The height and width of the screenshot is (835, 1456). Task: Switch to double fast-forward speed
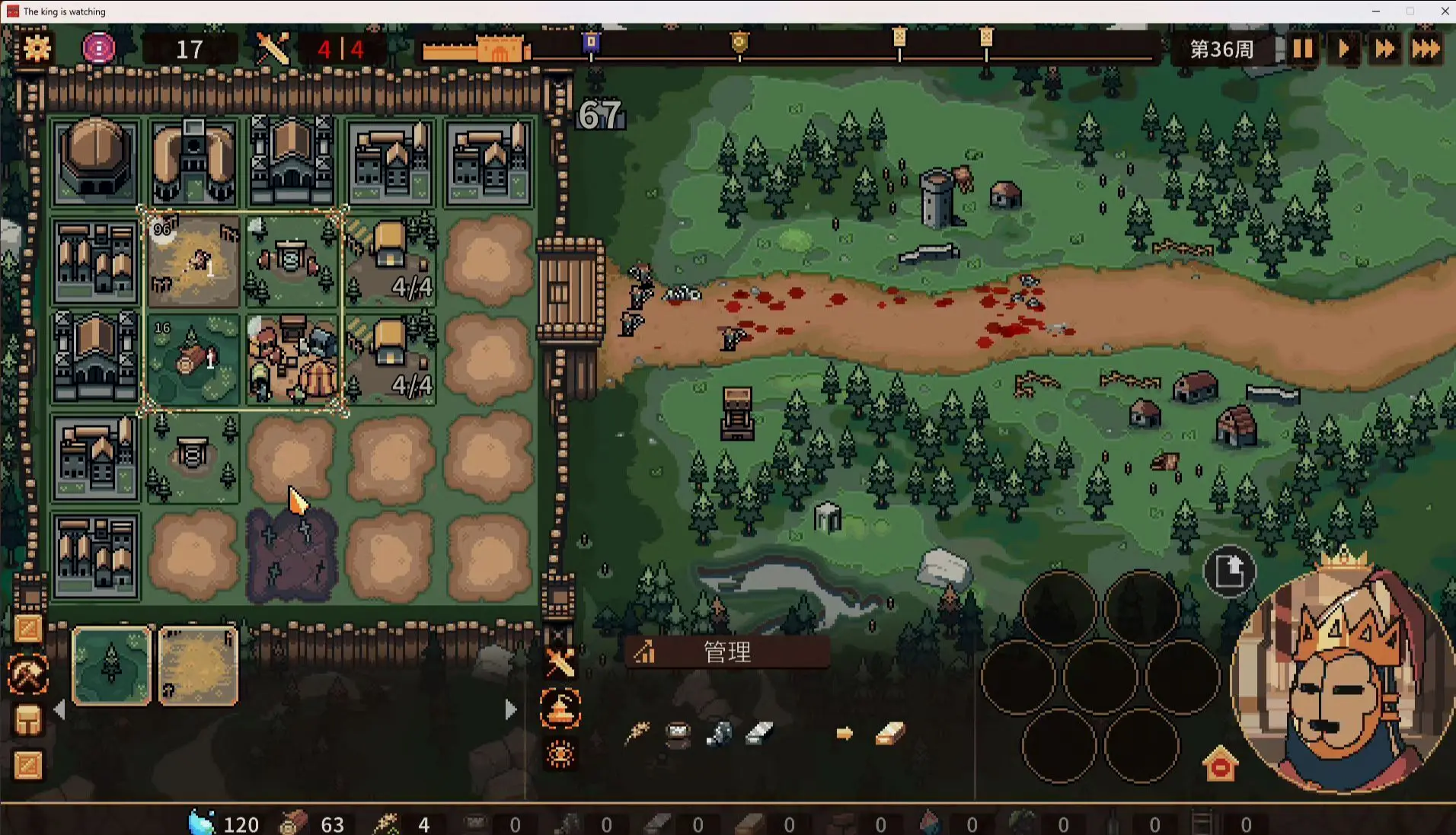tap(1384, 49)
